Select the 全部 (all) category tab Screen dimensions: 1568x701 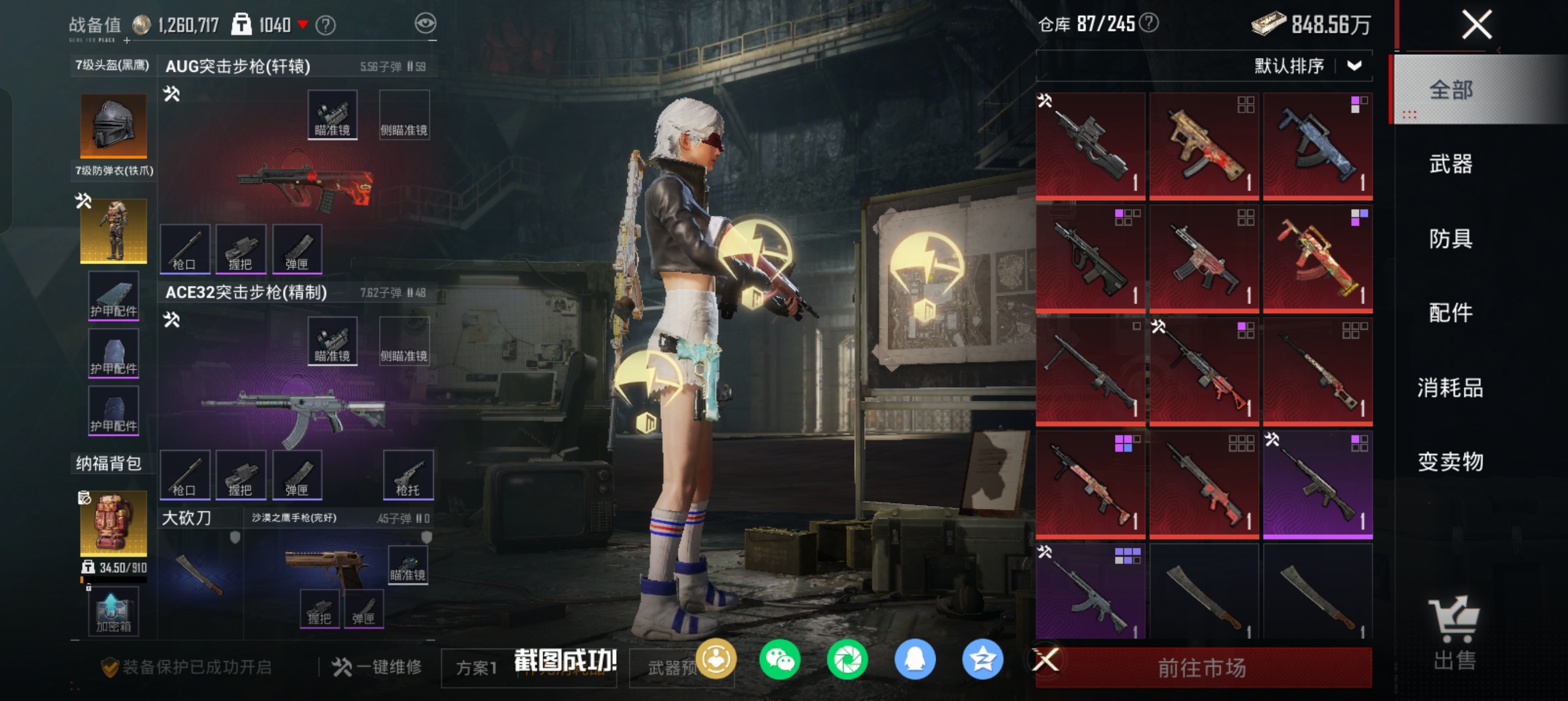coord(1450,90)
